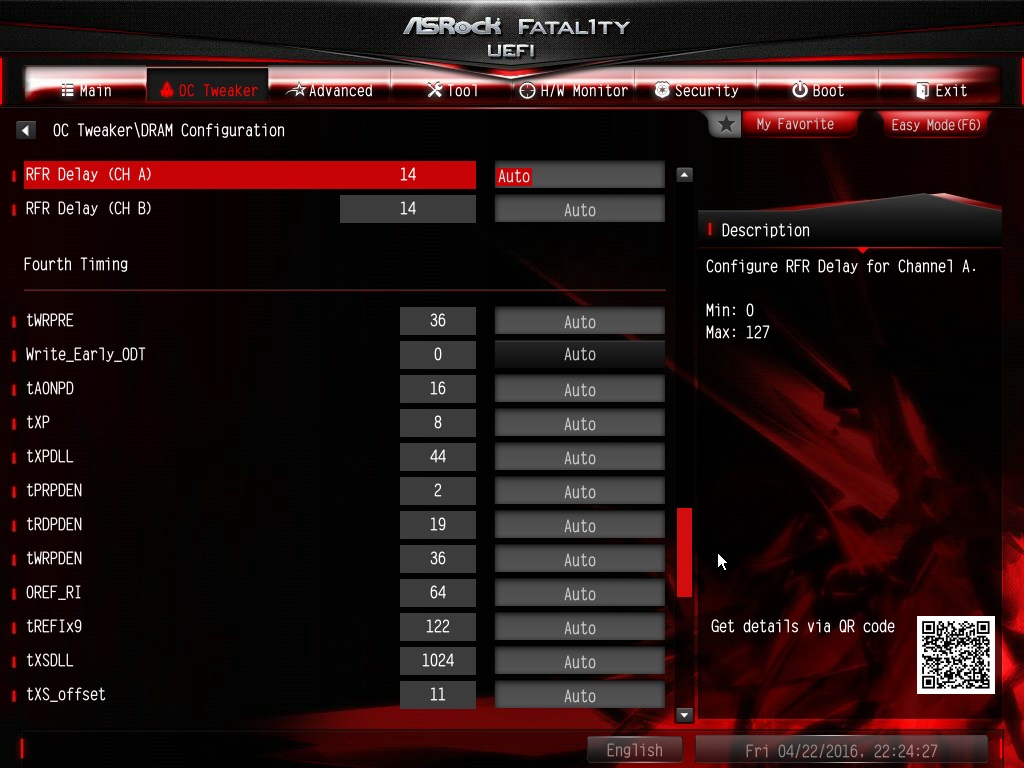The height and width of the screenshot is (768, 1024).
Task: Select the tWRPRE Auto field
Action: tap(579, 321)
